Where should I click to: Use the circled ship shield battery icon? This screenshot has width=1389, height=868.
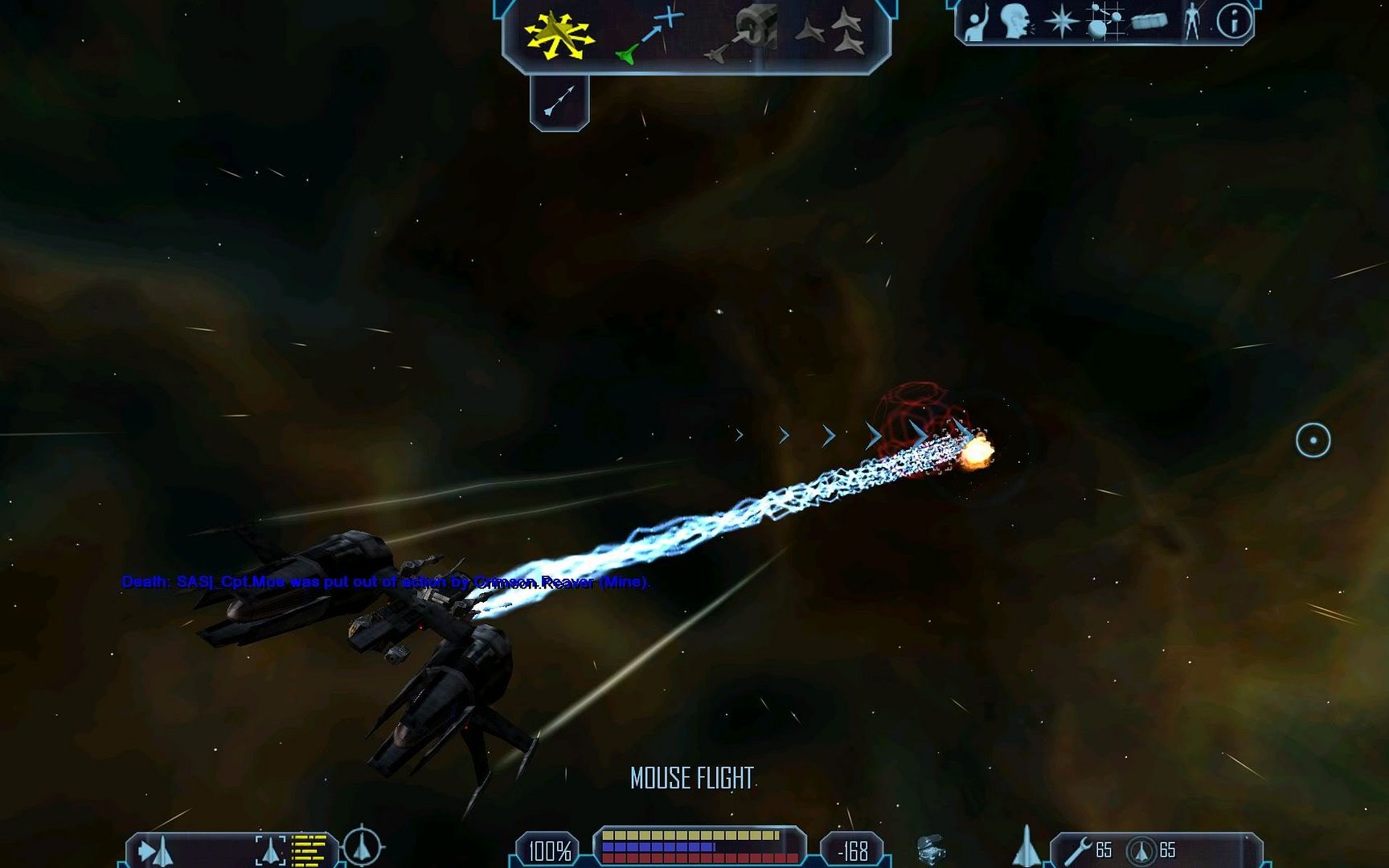[x=1141, y=851]
